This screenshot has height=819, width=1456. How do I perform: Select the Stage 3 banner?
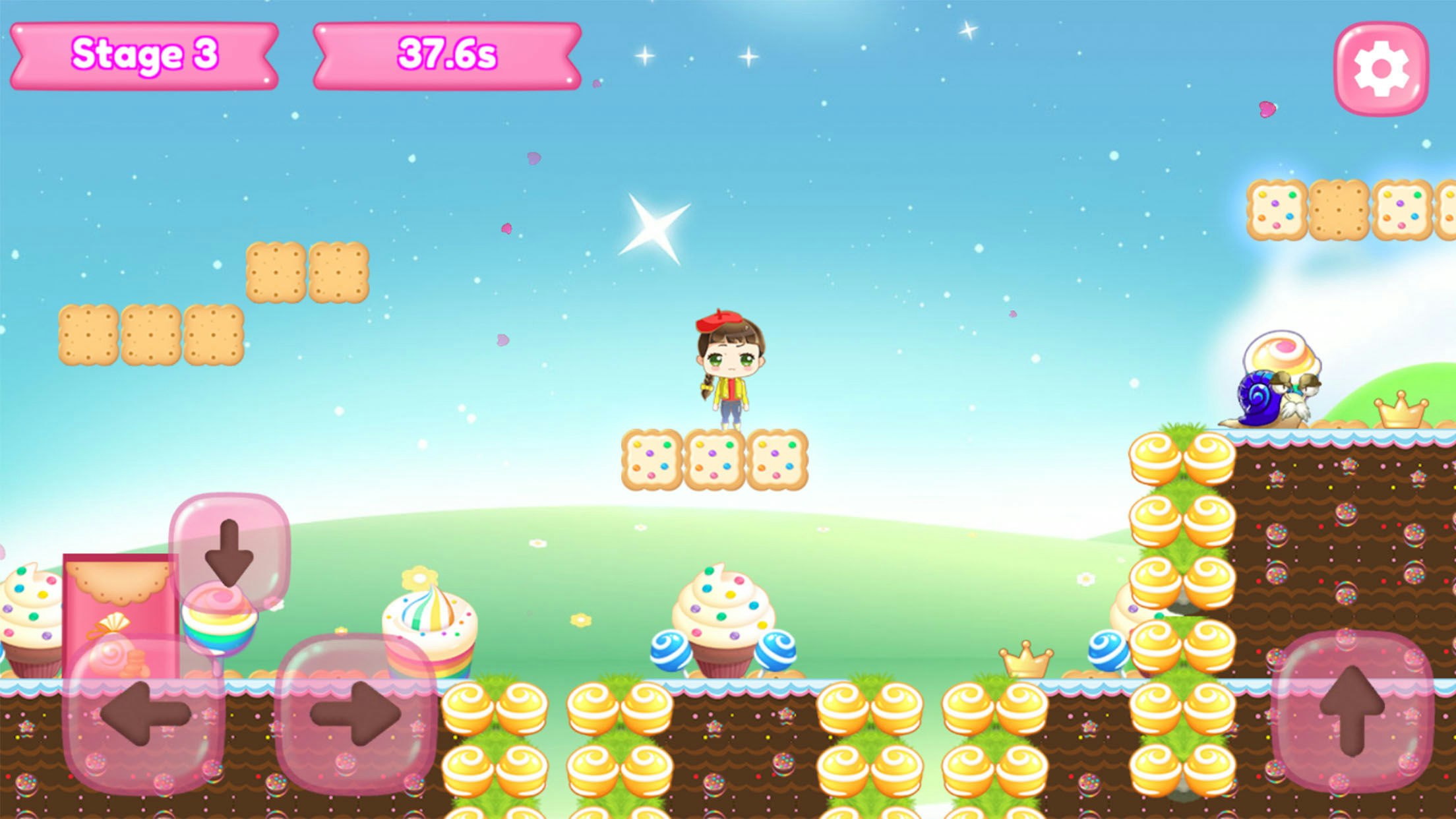[144, 55]
